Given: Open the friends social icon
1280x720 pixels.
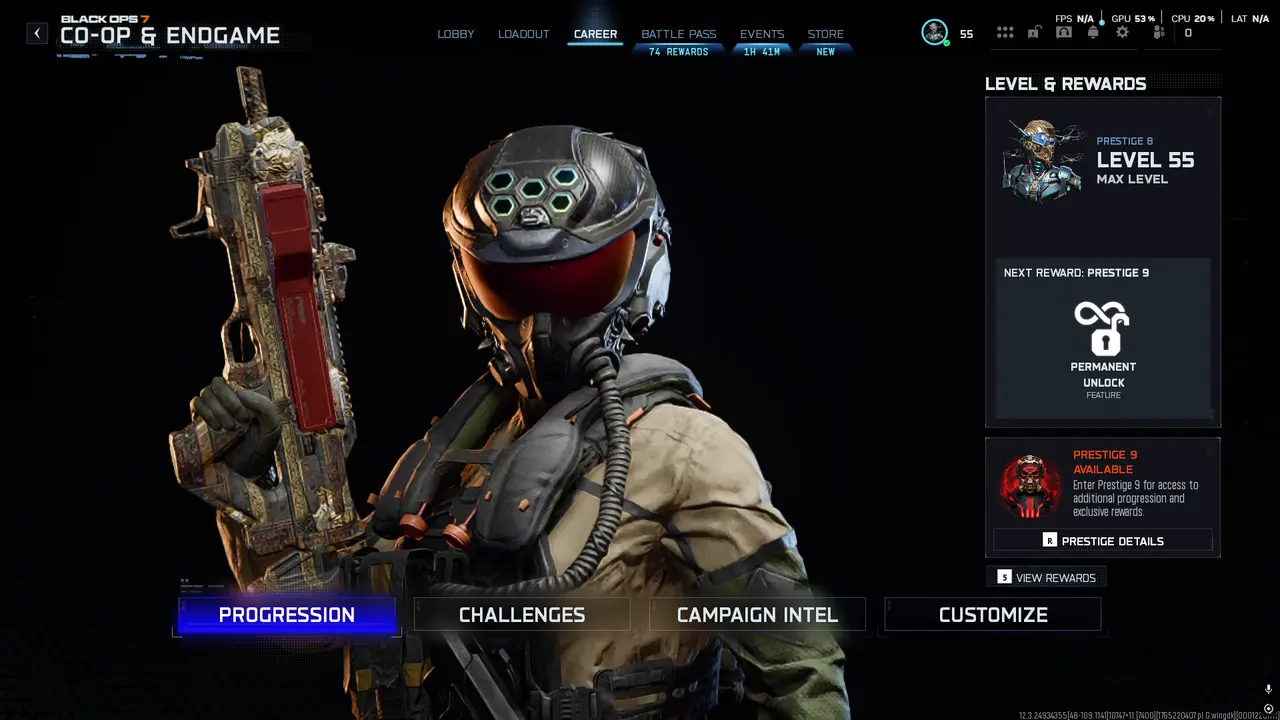Looking at the screenshot, I should [1159, 33].
